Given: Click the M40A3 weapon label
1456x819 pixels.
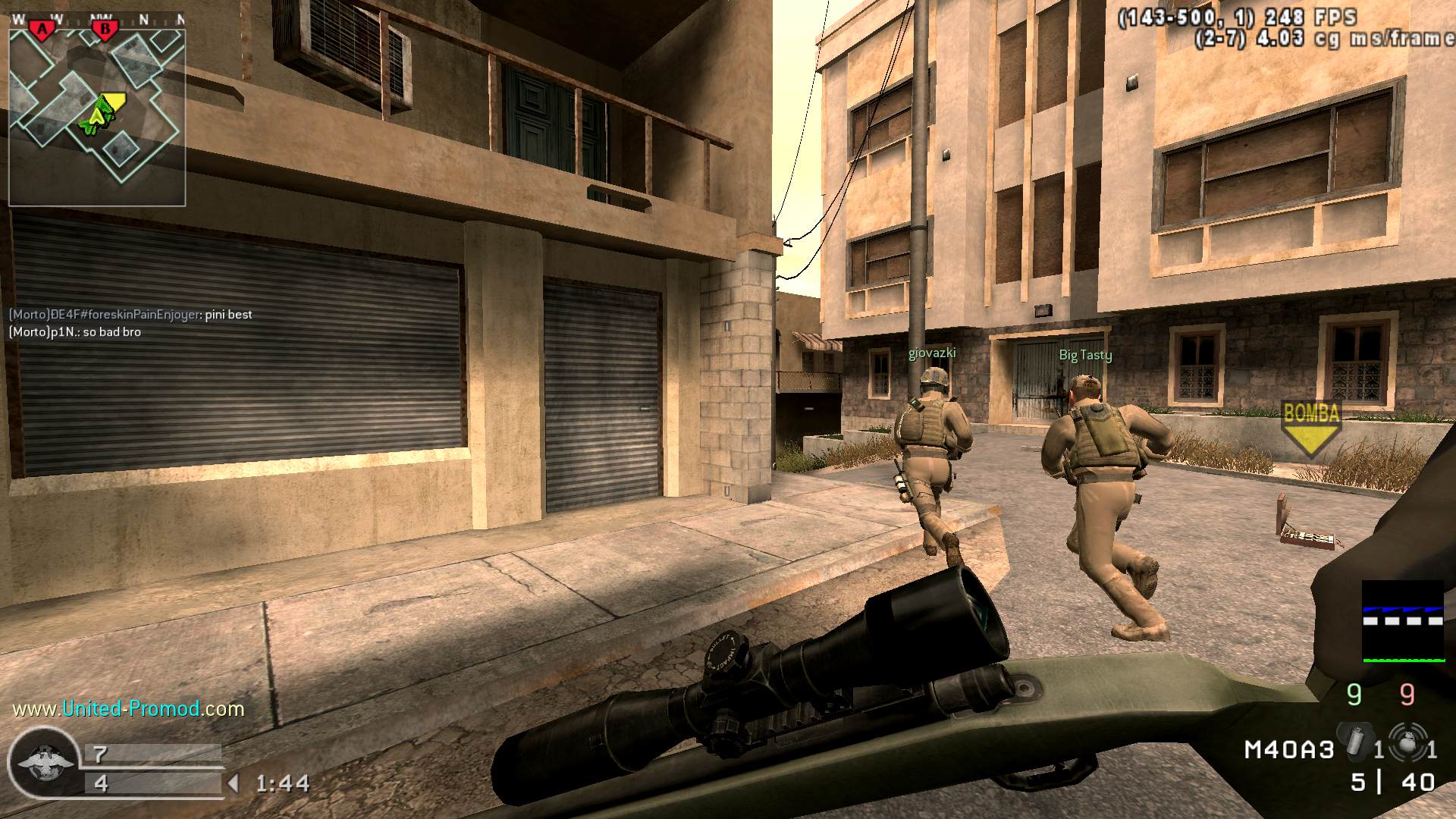Looking at the screenshot, I should point(1288,750).
